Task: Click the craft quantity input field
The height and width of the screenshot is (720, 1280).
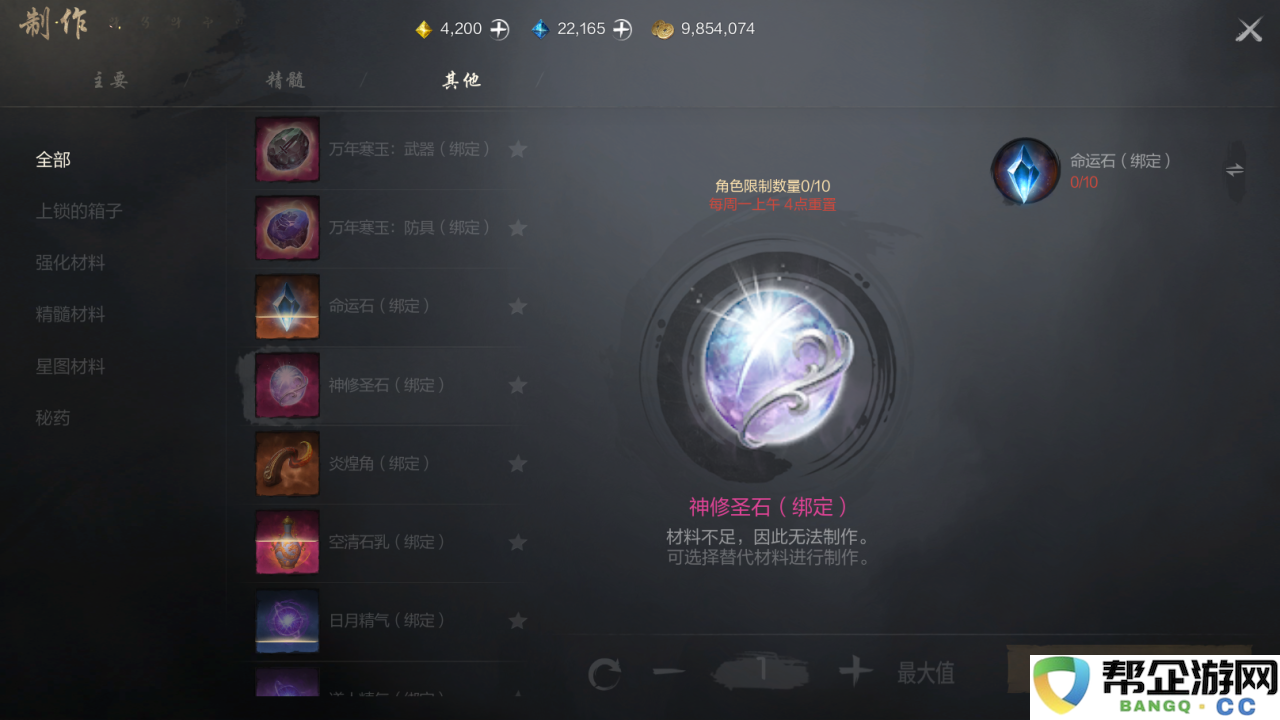Action: point(762,671)
